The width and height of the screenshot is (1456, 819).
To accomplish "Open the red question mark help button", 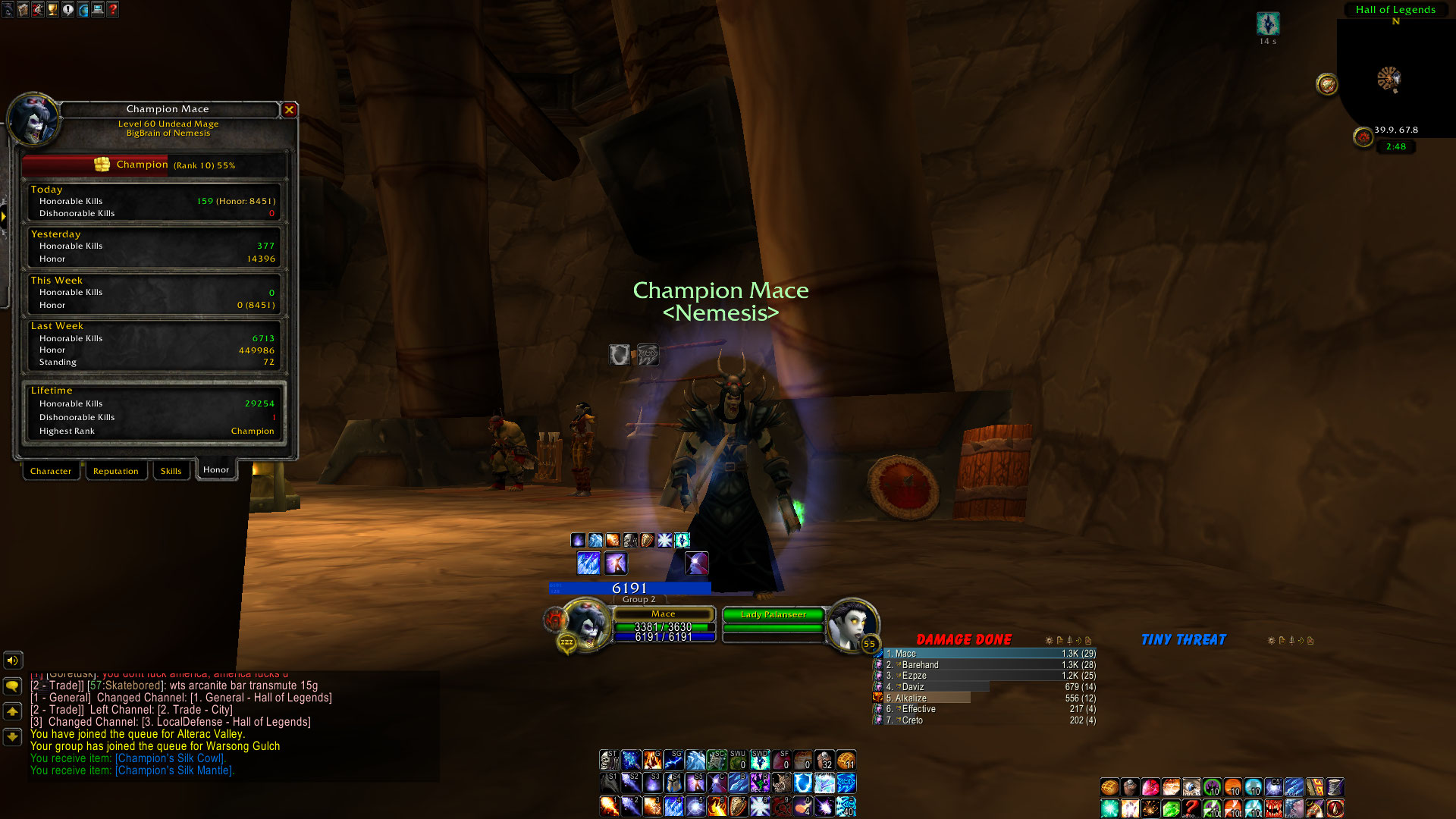I will (113, 10).
